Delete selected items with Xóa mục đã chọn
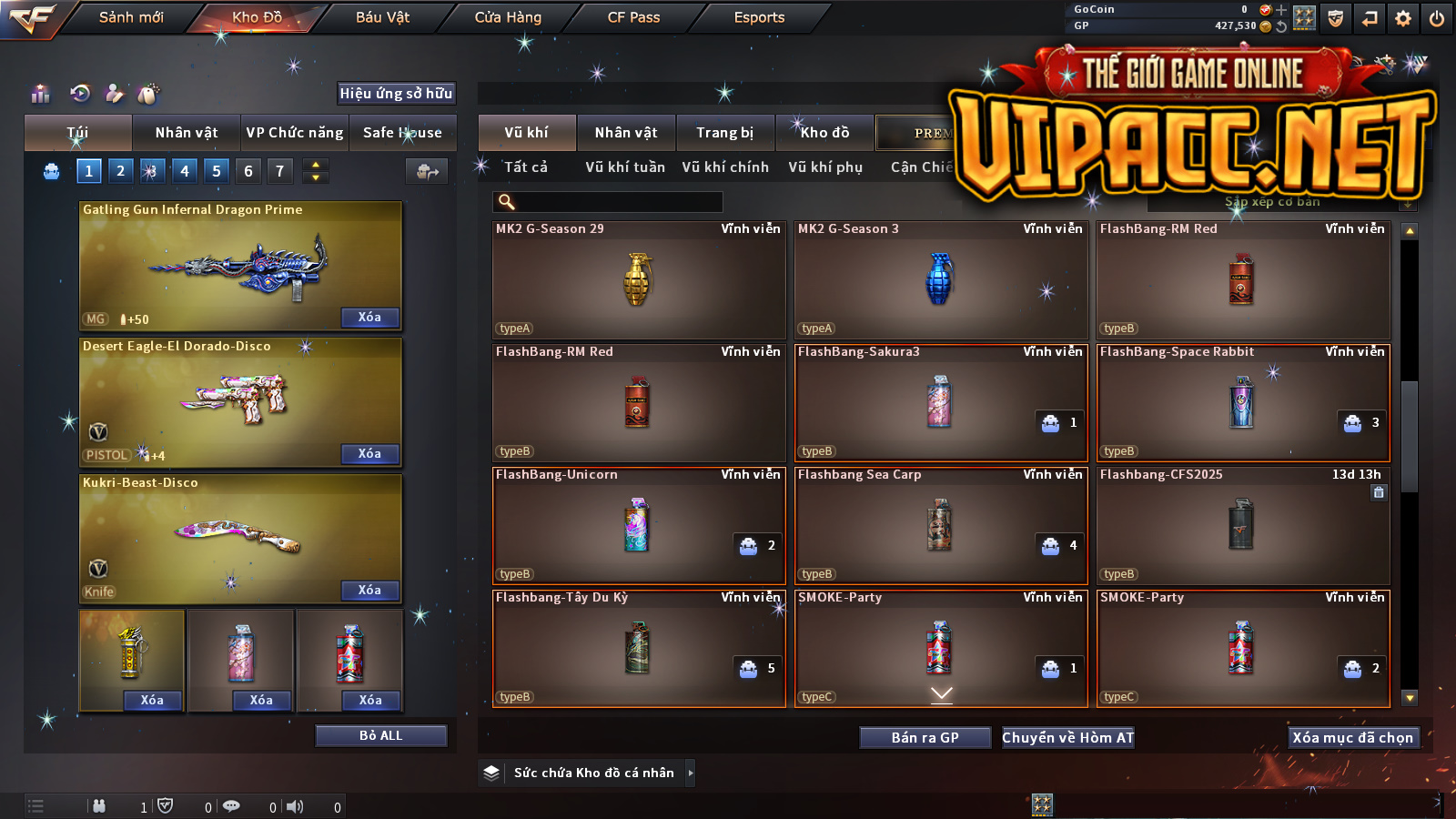Image resolution: width=1456 pixels, height=819 pixels. click(1353, 737)
